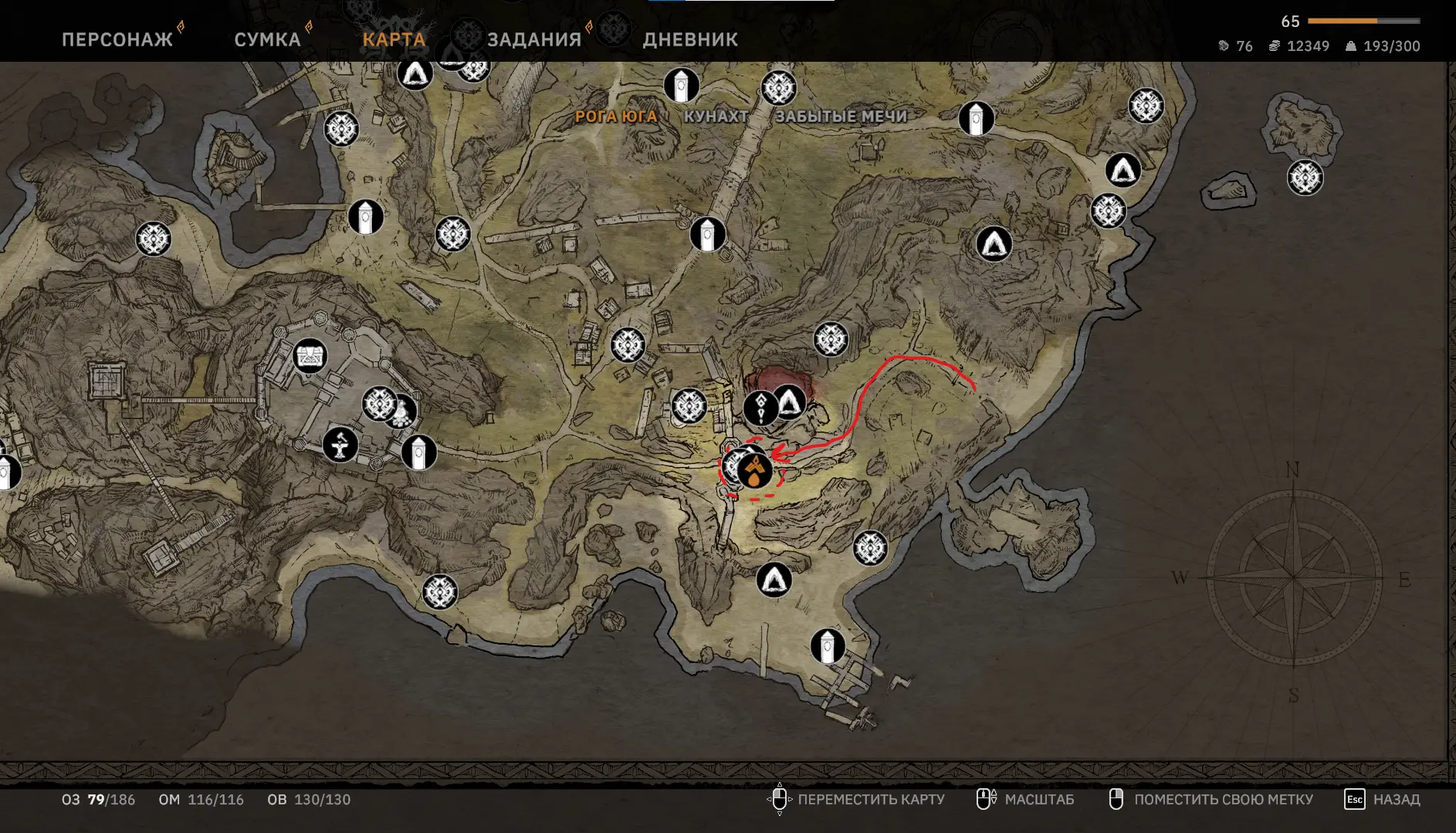
Task: Select the КАРТА tab
Action: [x=394, y=39]
